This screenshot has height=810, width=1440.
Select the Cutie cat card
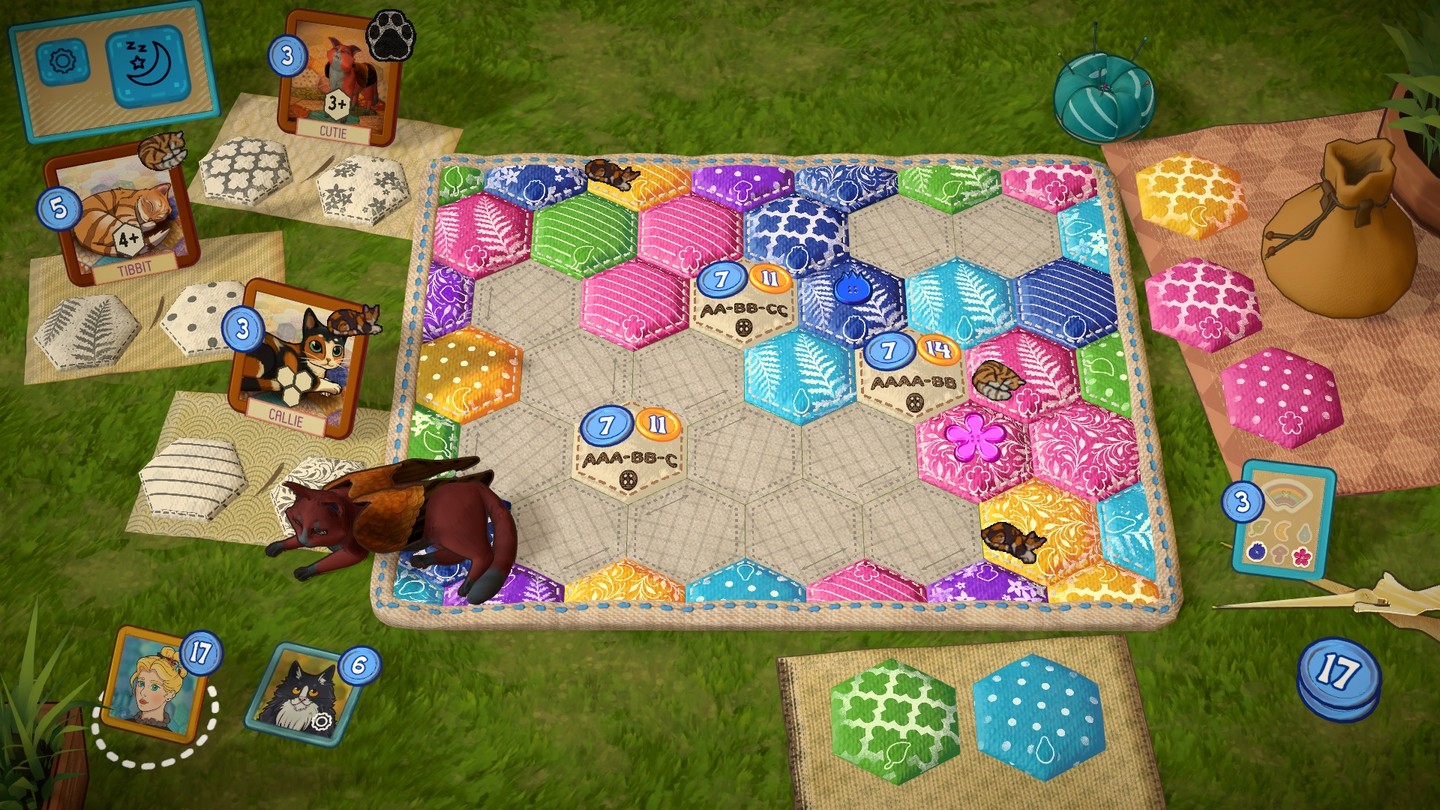pyautogui.click(x=338, y=79)
